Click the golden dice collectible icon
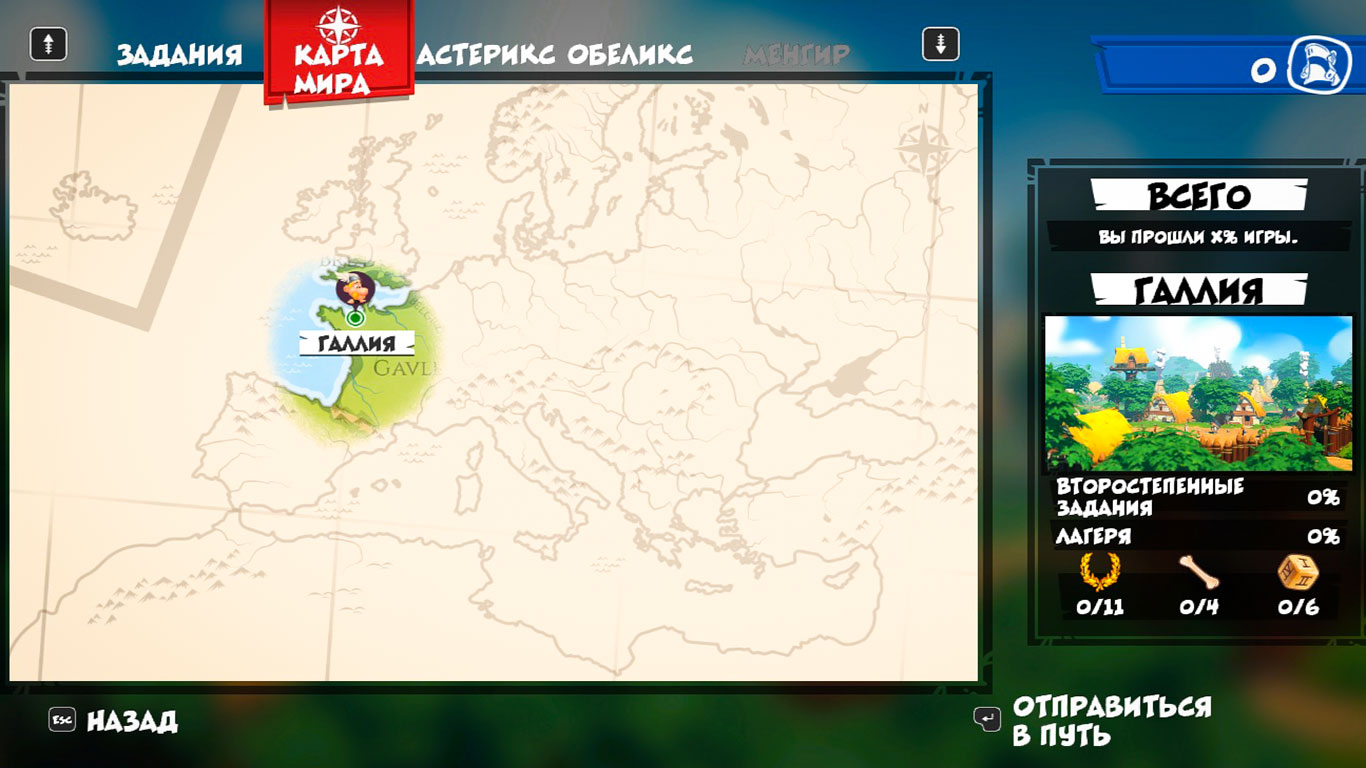1366x768 pixels. point(1297,572)
